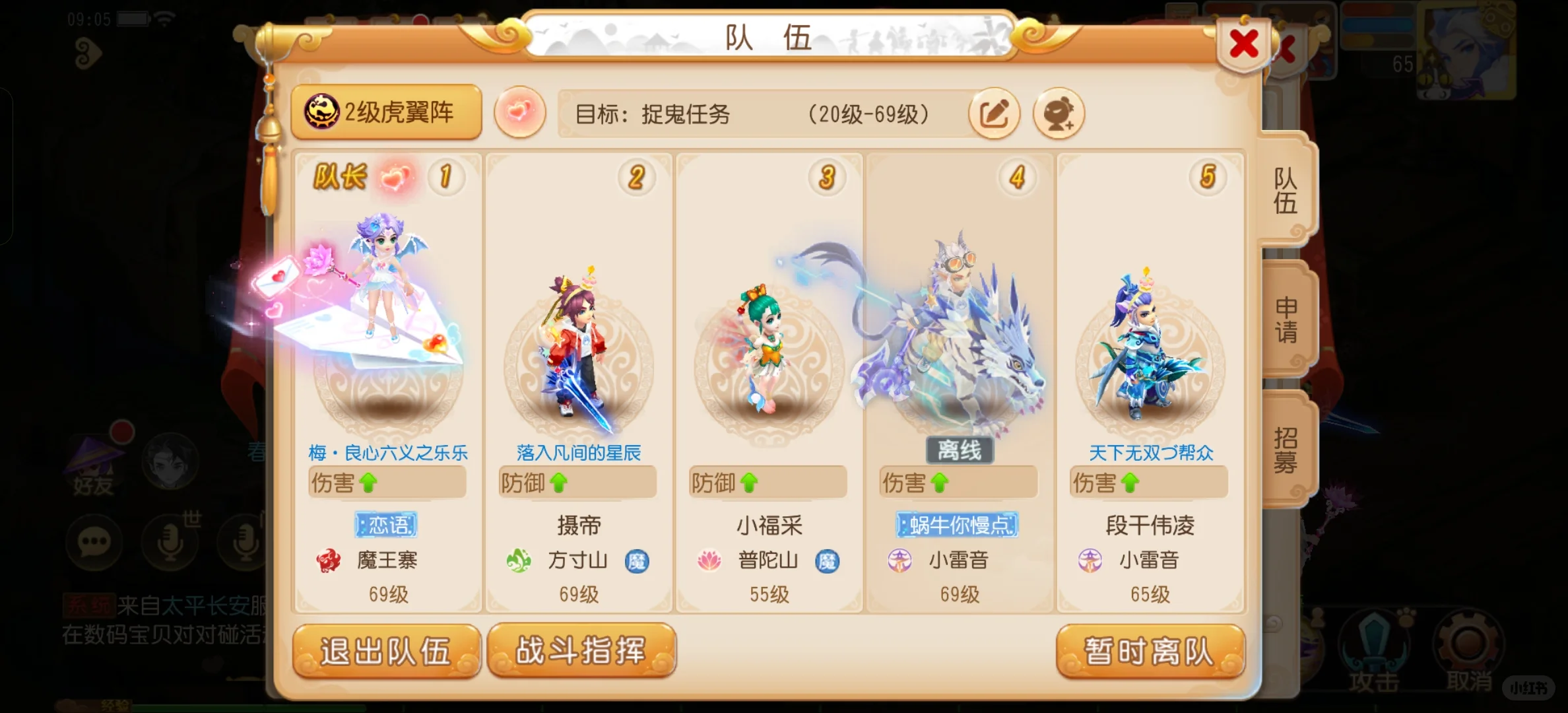Open the 防御 buff bar on 摄帝's card
This screenshot has height=713, width=1568.
[576, 483]
